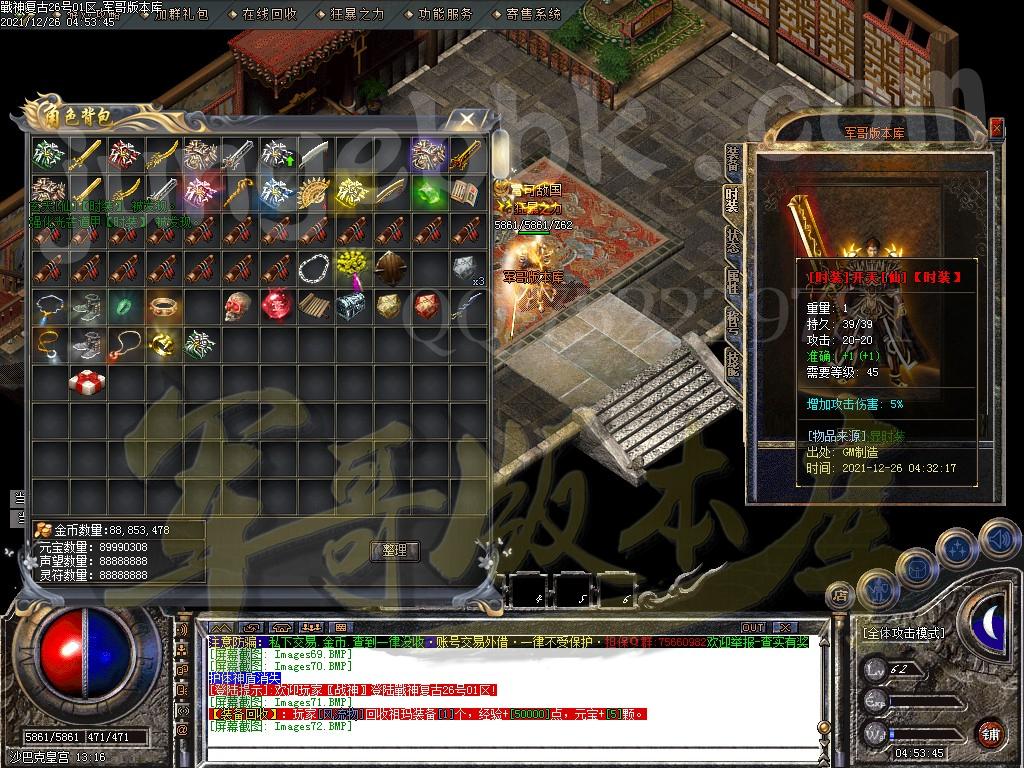
Task: Toggle the speaker sound button
Action: (x=997, y=540)
